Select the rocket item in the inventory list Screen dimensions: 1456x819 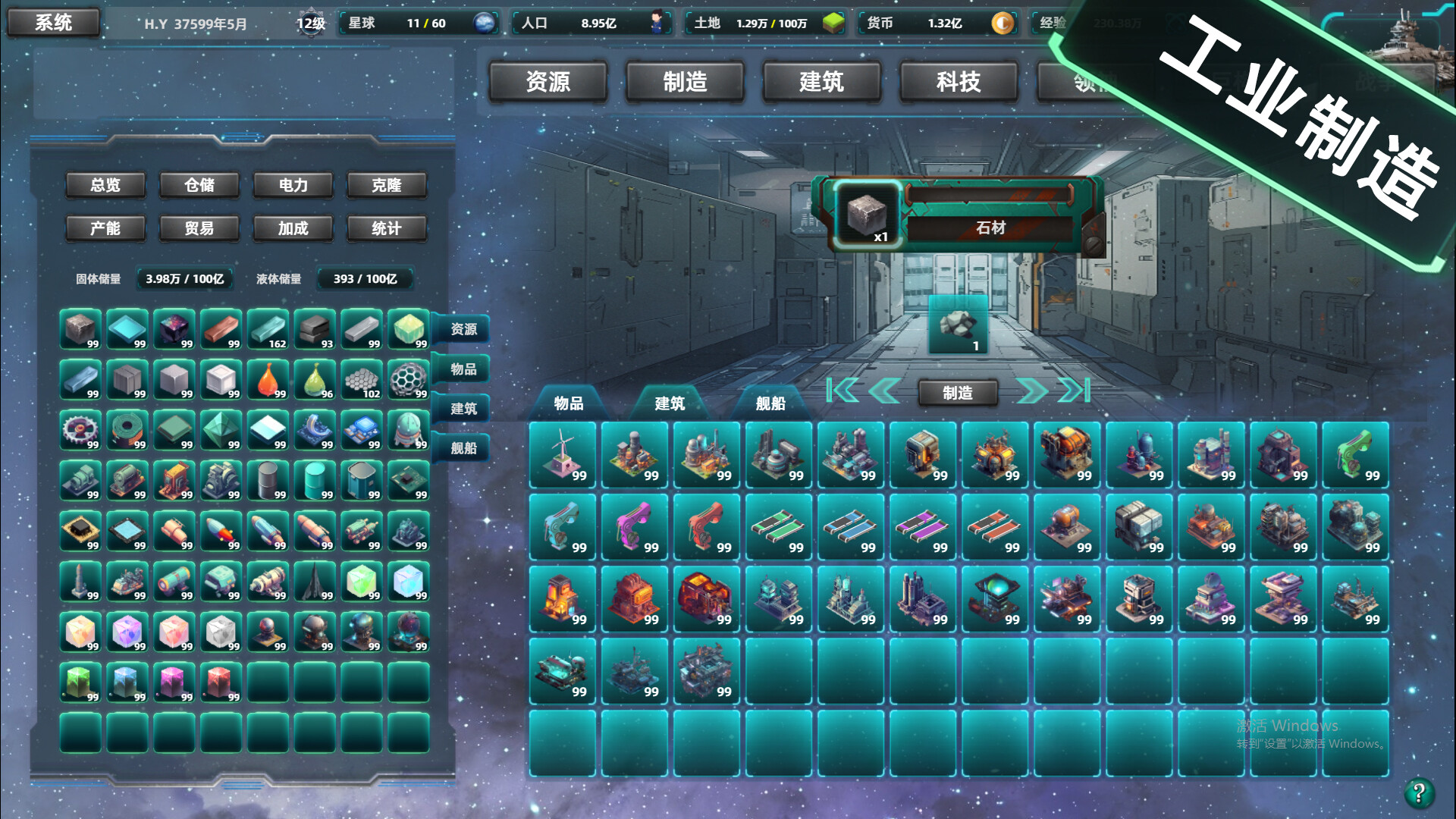click(x=222, y=531)
